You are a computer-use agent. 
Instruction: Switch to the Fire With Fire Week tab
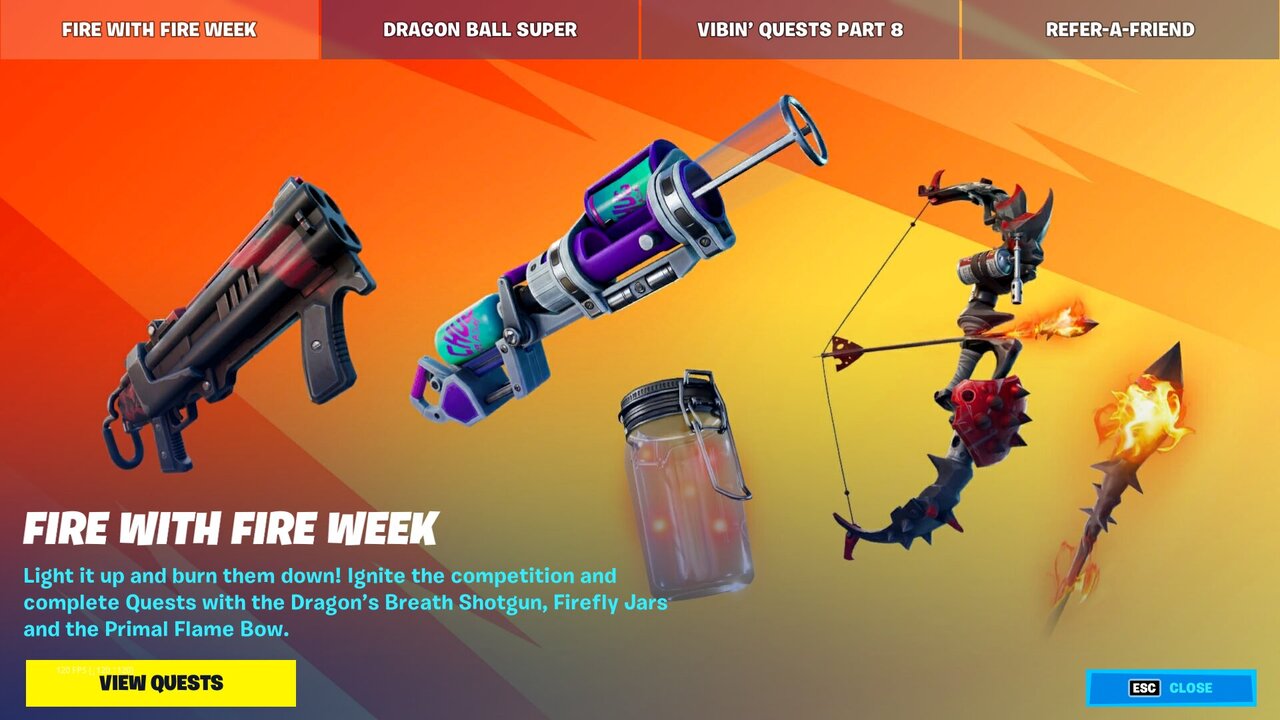point(160,30)
